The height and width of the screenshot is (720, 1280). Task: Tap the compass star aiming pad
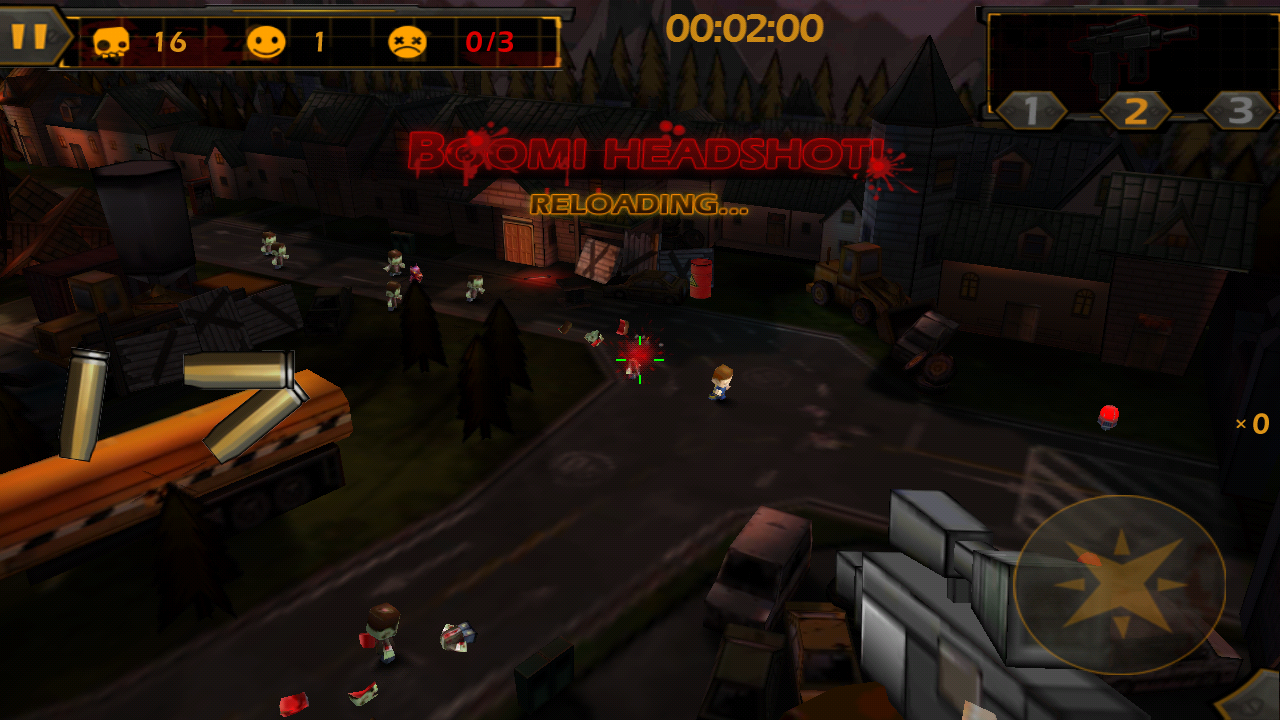pos(1119,584)
